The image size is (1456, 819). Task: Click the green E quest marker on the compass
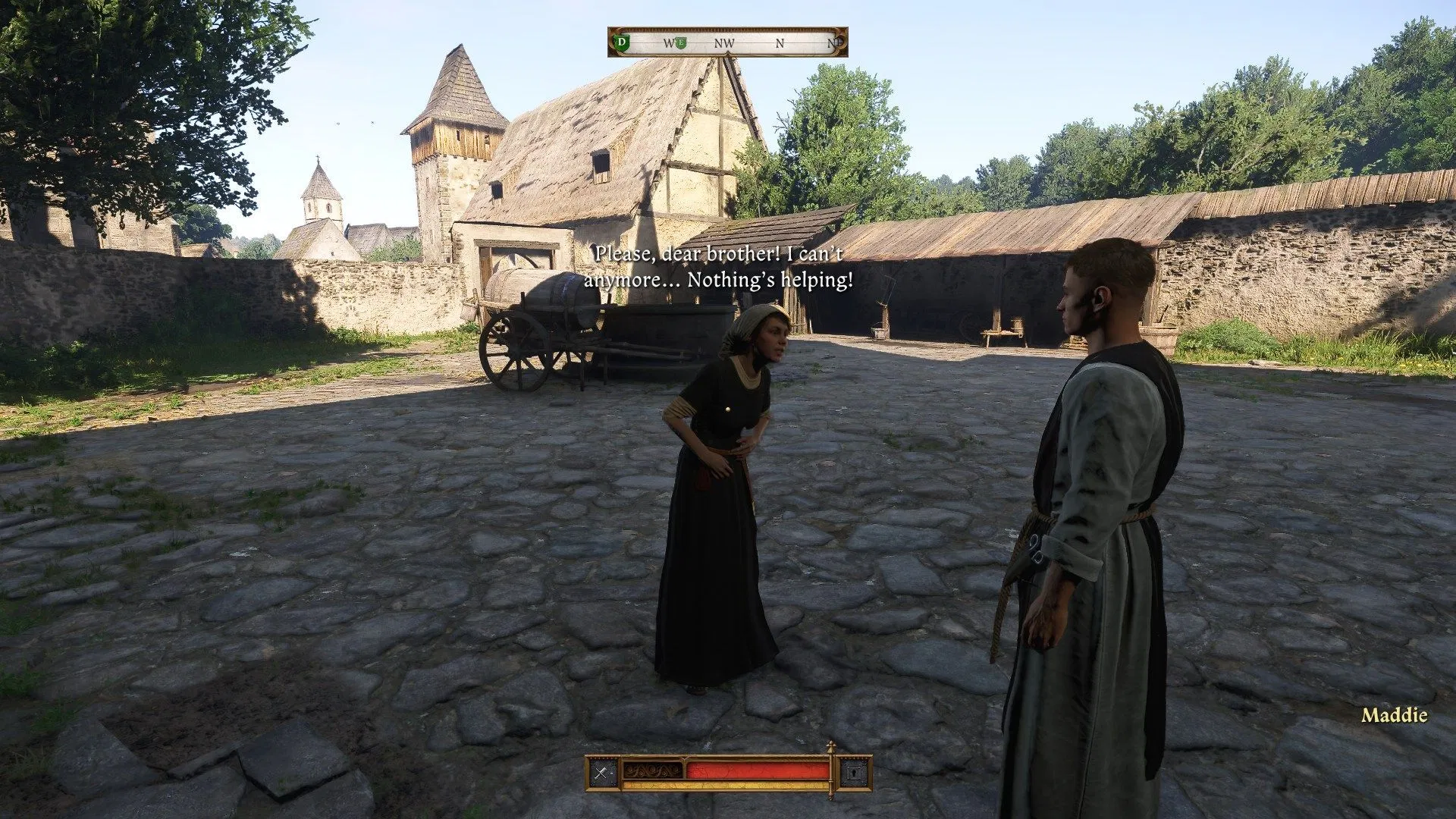pos(680,44)
